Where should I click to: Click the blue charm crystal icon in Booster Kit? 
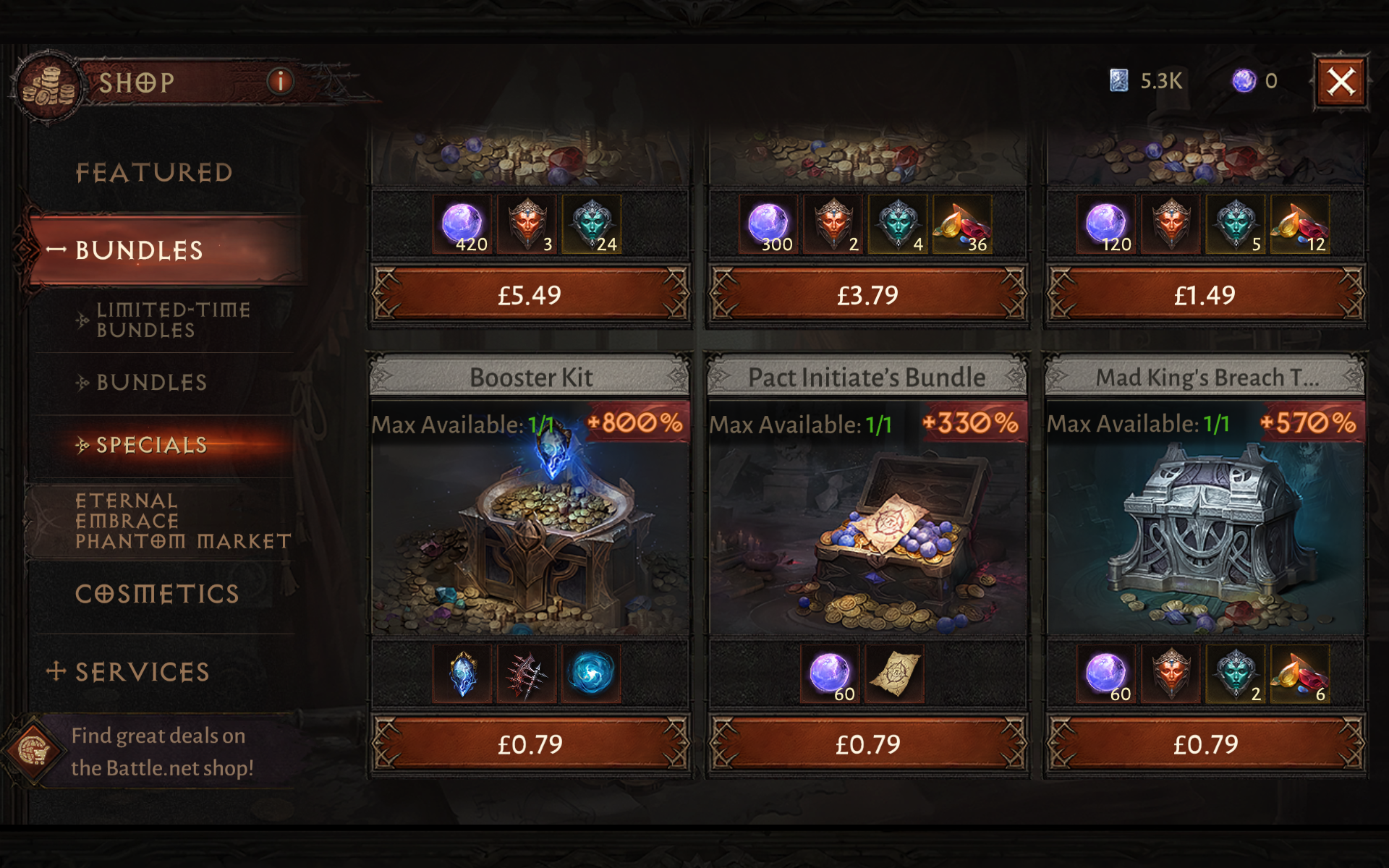pos(463,673)
